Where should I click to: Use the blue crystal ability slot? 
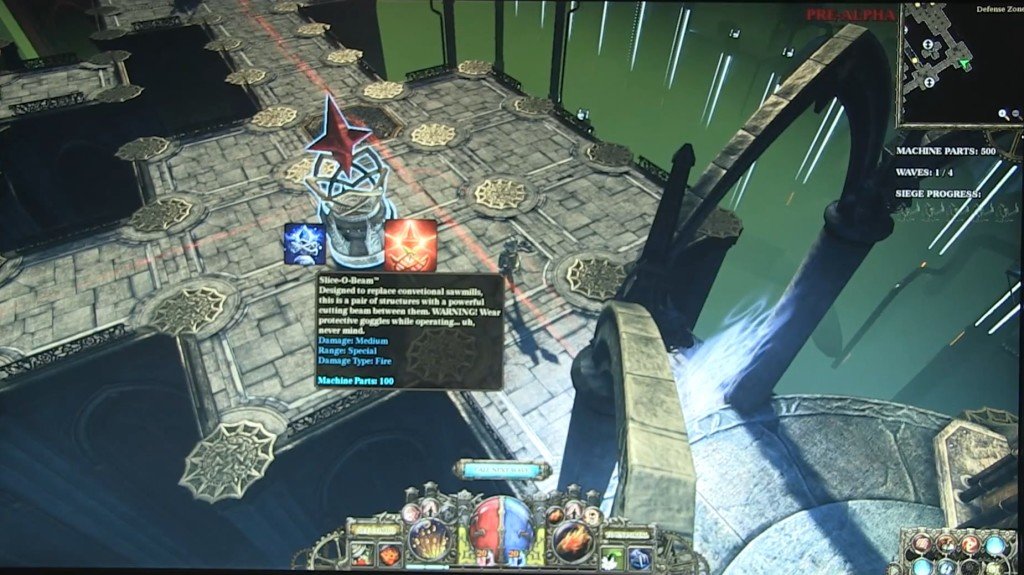click(640, 558)
